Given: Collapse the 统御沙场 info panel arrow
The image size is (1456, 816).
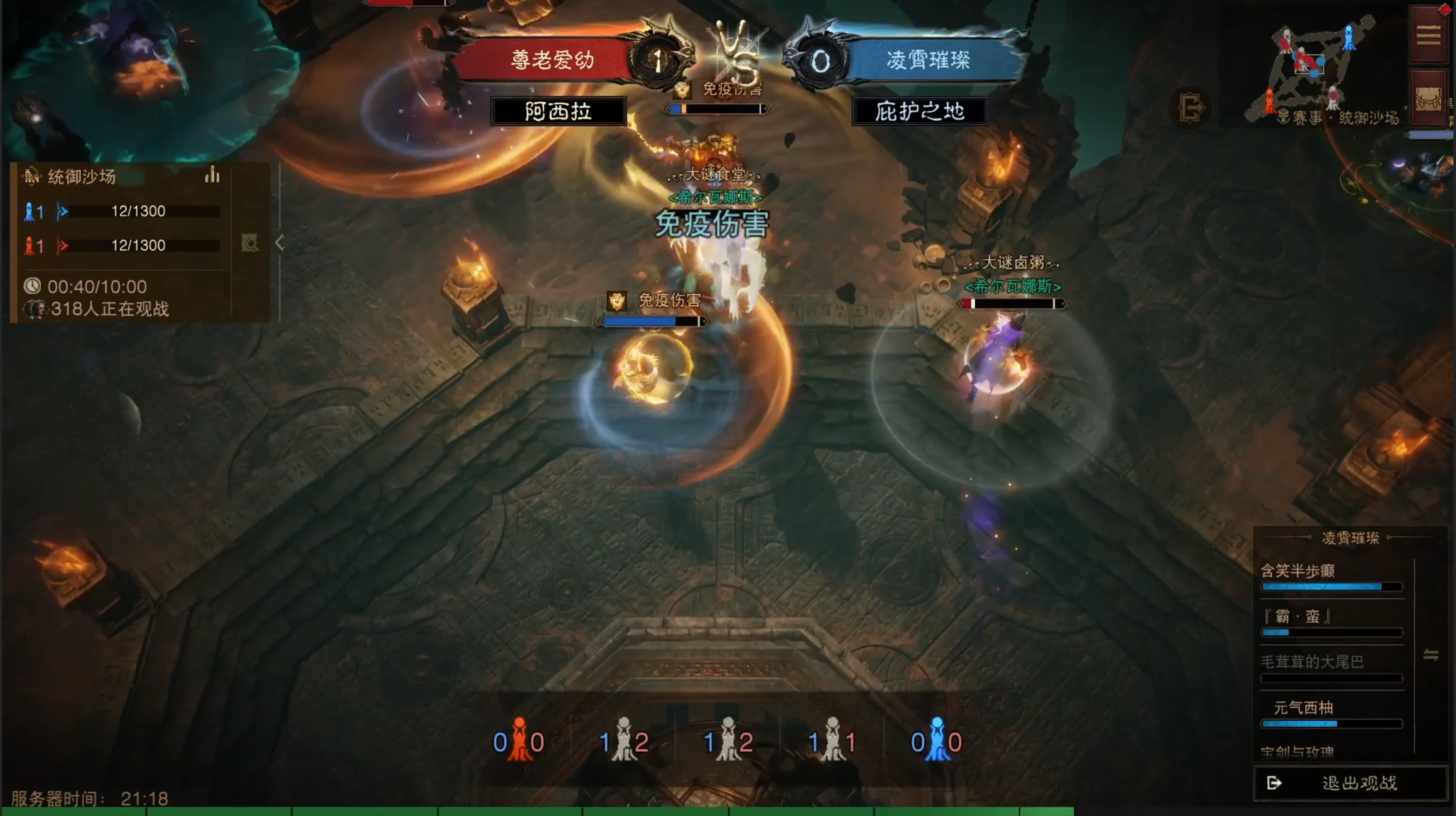Looking at the screenshot, I should click(280, 243).
